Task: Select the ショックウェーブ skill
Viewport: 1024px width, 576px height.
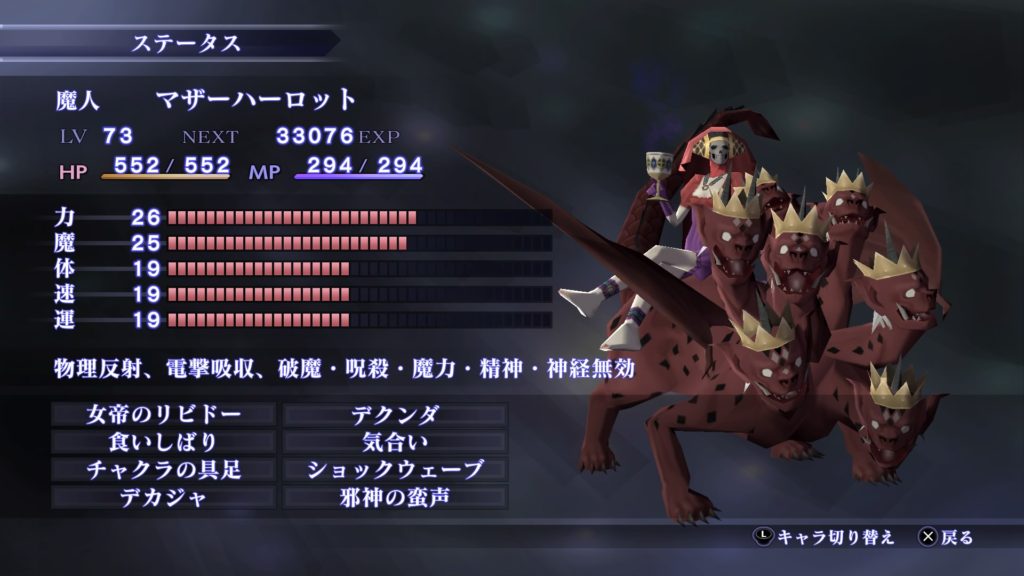Action: pos(395,469)
